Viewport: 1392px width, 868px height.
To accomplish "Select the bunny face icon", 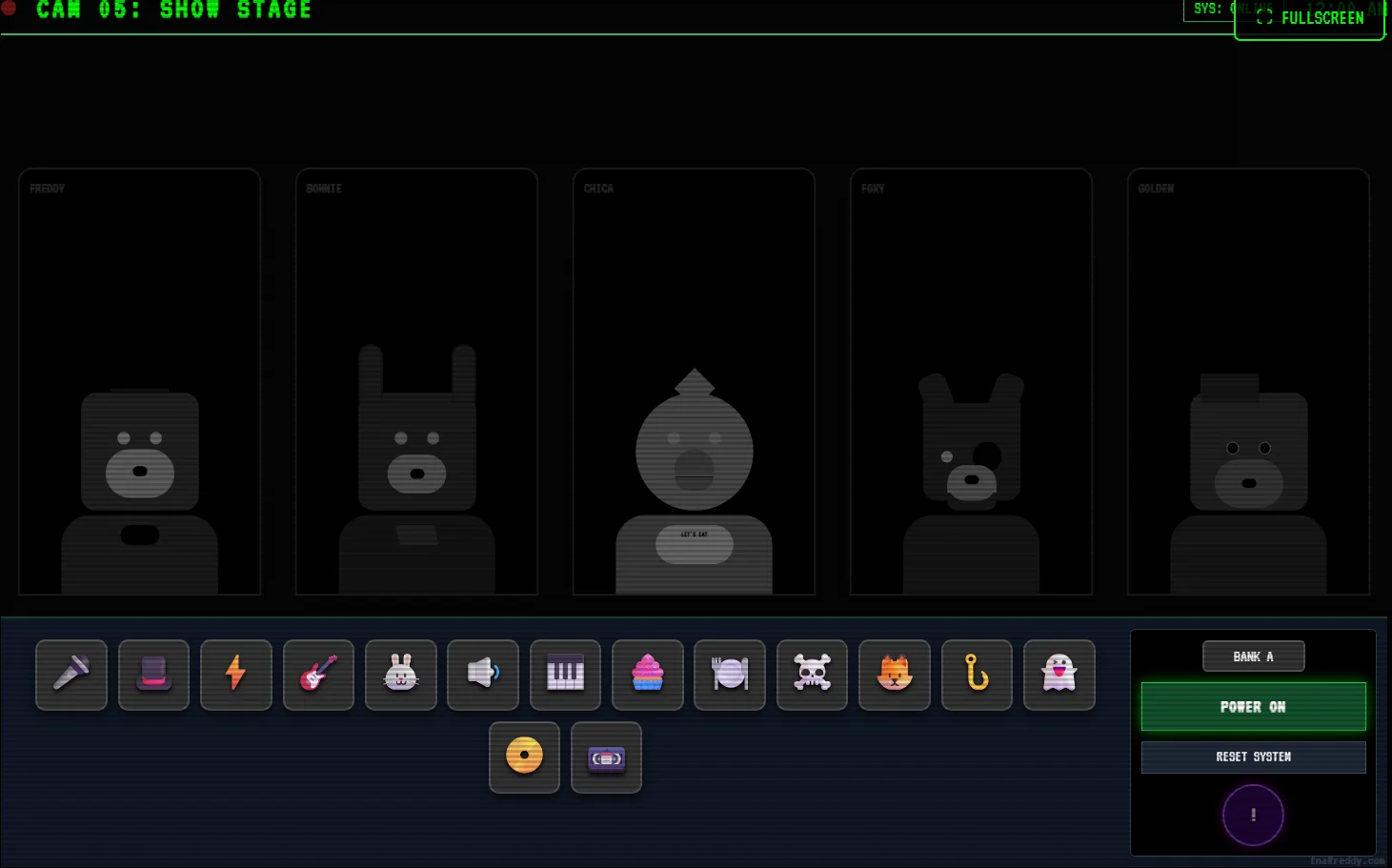I will (400, 675).
